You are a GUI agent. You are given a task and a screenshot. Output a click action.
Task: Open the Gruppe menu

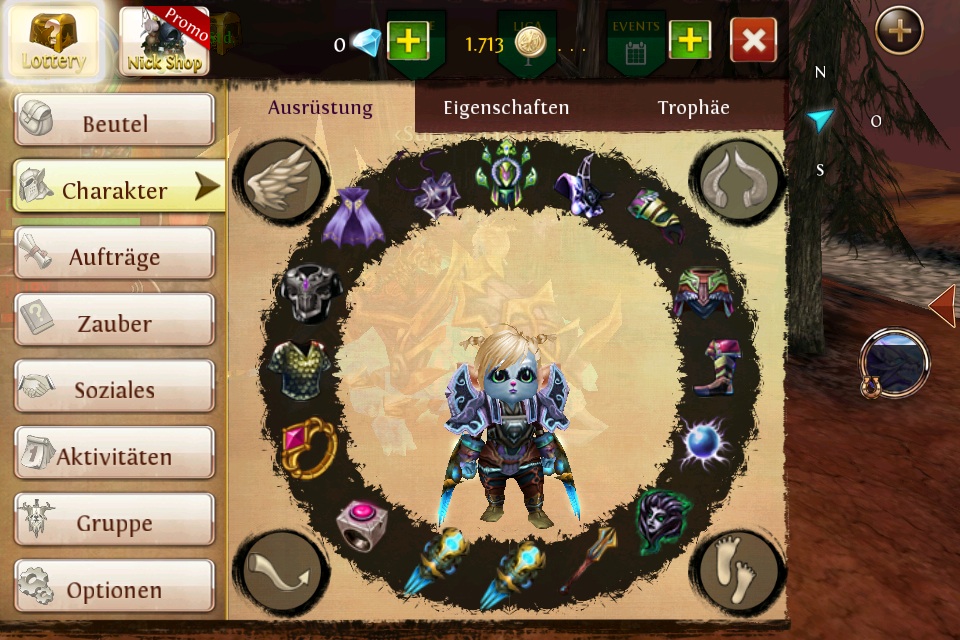pos(115,523)
